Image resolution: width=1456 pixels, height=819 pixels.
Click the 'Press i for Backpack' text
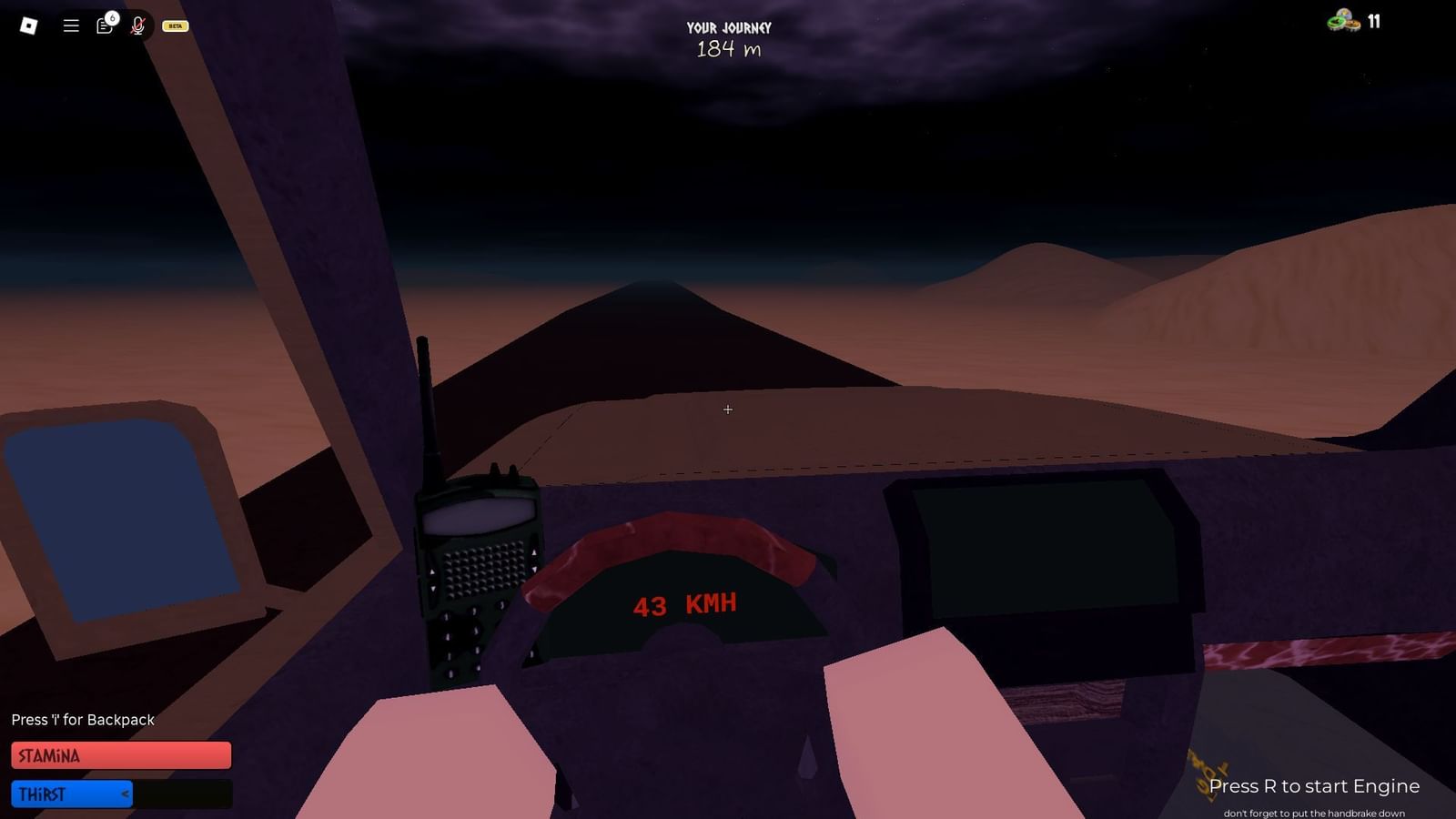tap(83, 720)
